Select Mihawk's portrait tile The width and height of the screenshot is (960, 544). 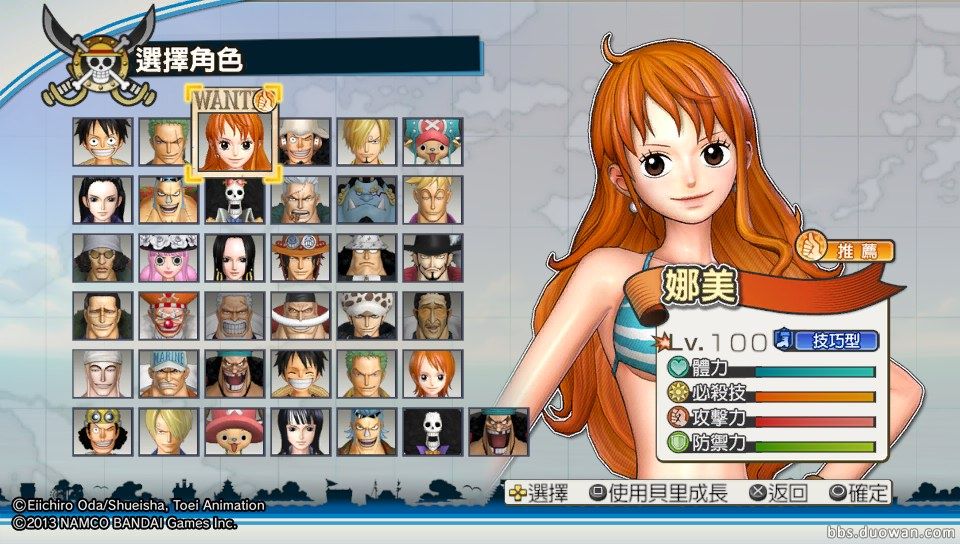click(433, 258)
